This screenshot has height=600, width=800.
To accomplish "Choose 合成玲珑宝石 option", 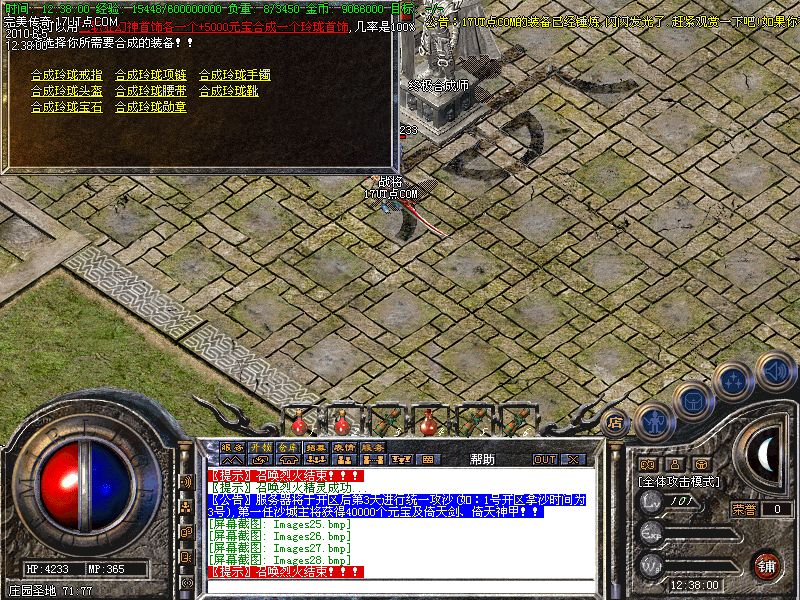I will click(66, 107).
